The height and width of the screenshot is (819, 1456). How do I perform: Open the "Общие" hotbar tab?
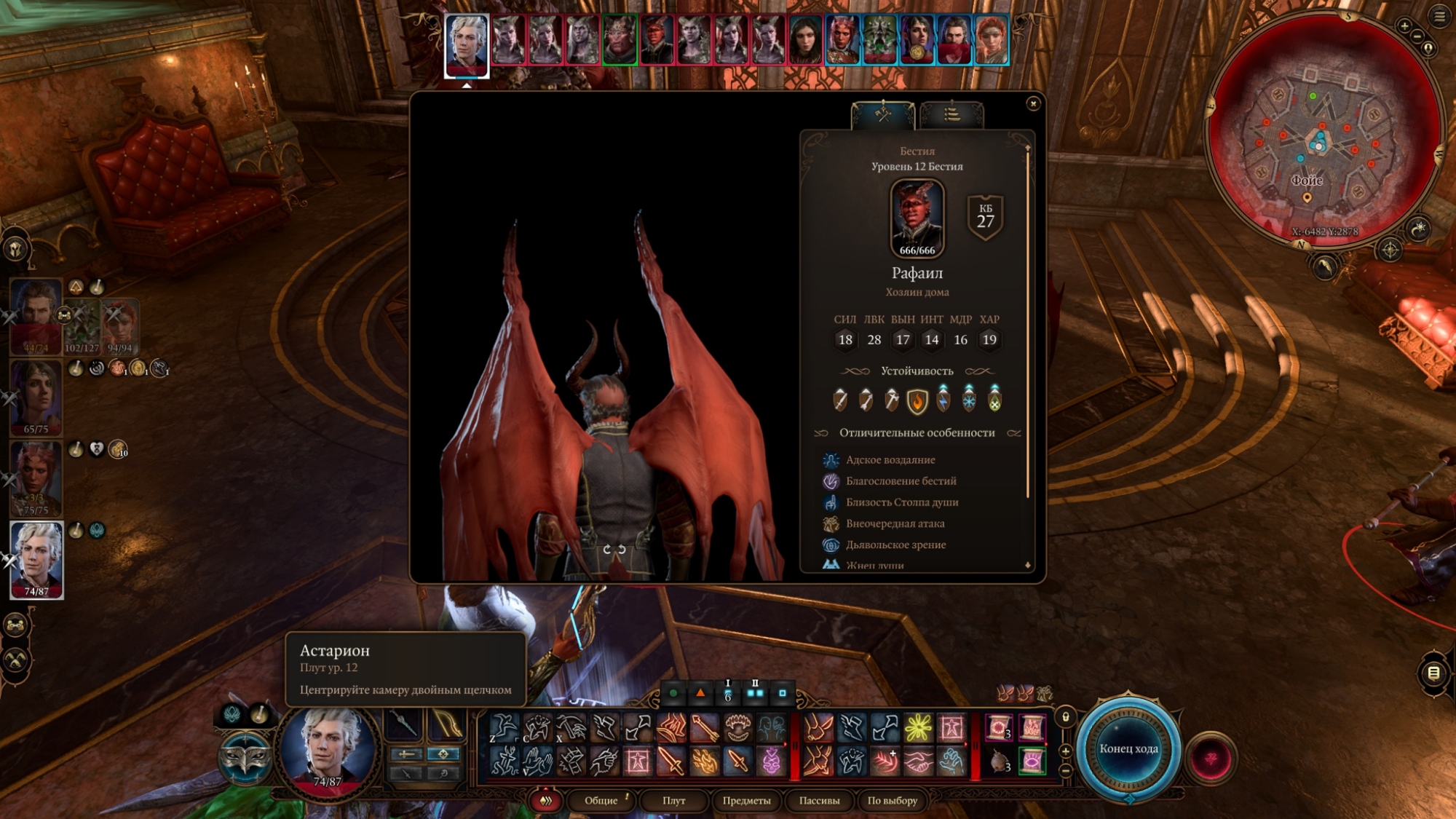coord(601,801)
